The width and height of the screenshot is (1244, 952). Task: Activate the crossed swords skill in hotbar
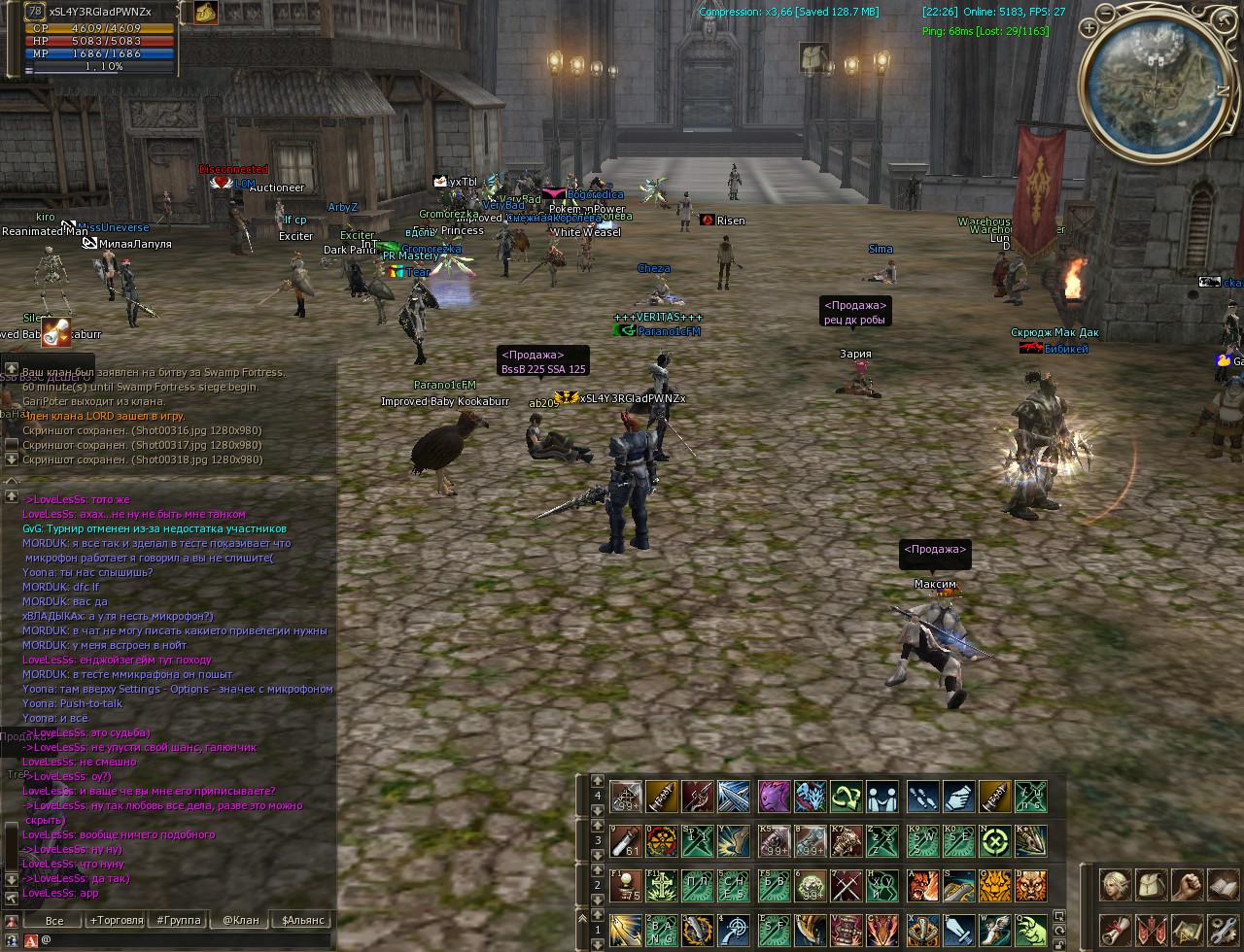tap(846, 885)
